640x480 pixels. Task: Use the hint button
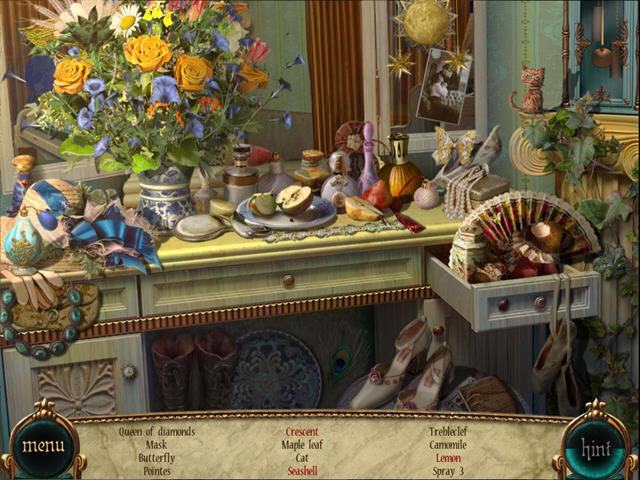(596, 447)
